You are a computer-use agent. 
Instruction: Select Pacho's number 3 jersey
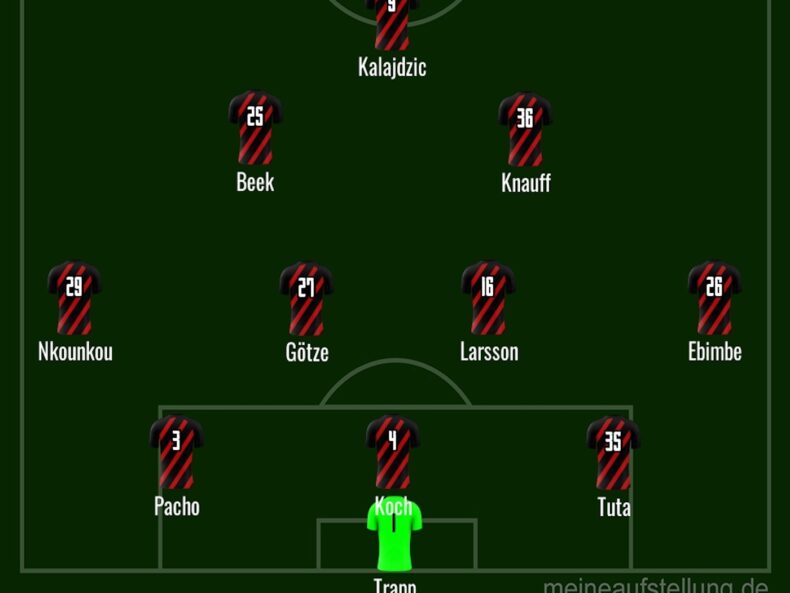tap(176, 452)
